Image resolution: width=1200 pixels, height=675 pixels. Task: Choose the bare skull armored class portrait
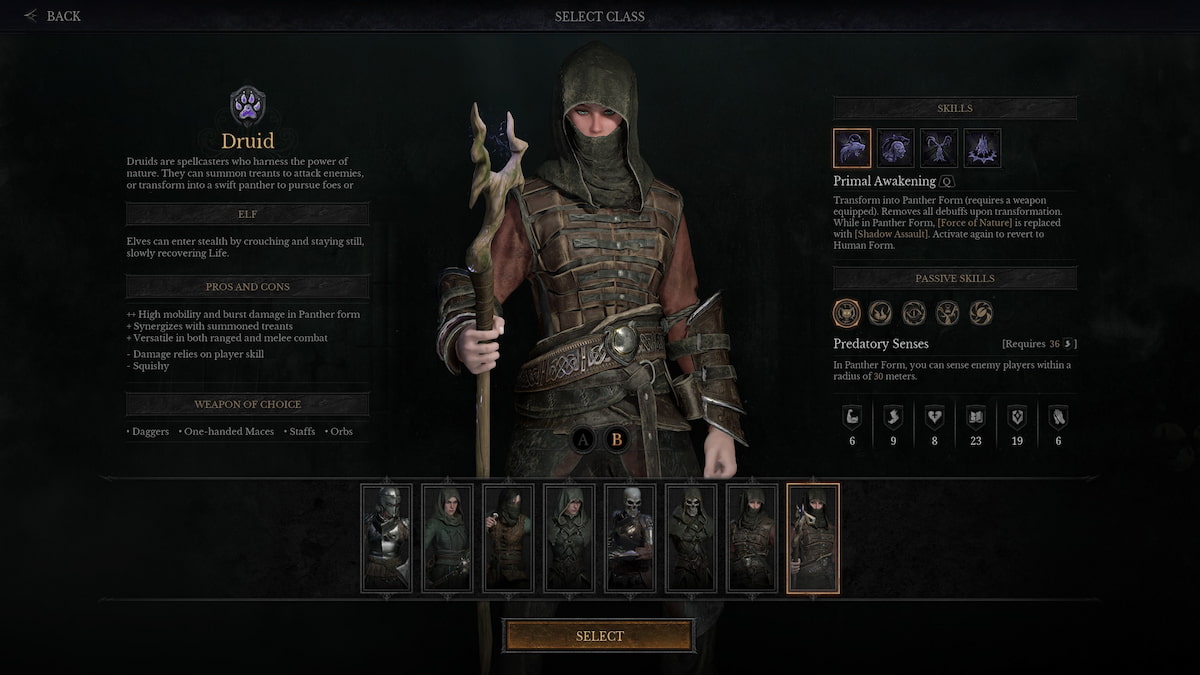pos(630,539)
